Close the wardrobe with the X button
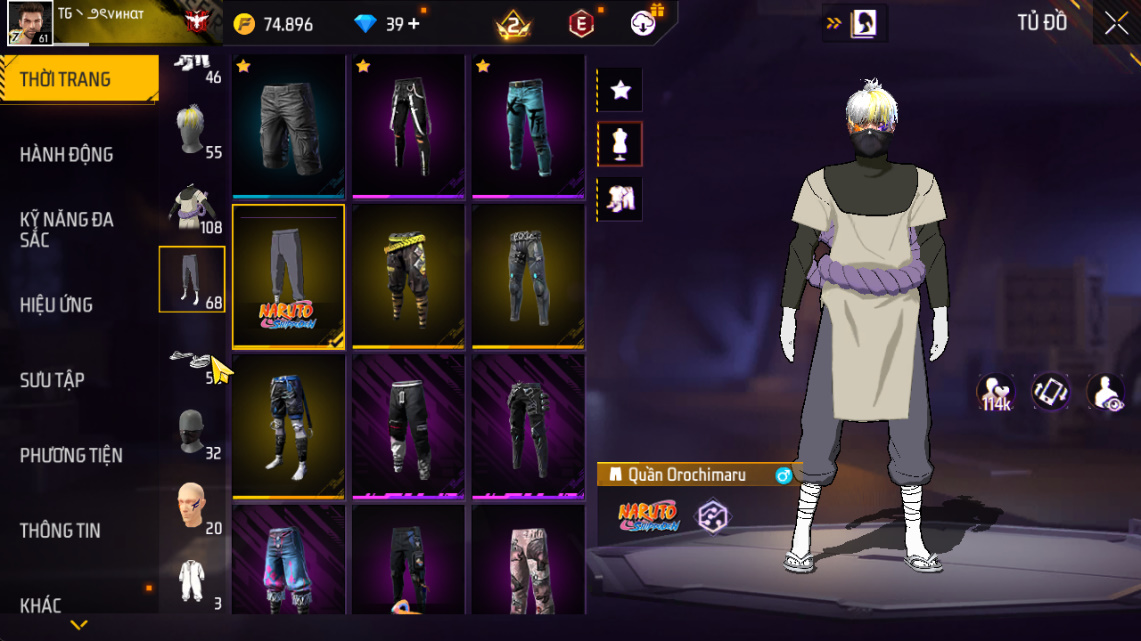The height and width of the screenshot is (641, 1141). 1116,24
